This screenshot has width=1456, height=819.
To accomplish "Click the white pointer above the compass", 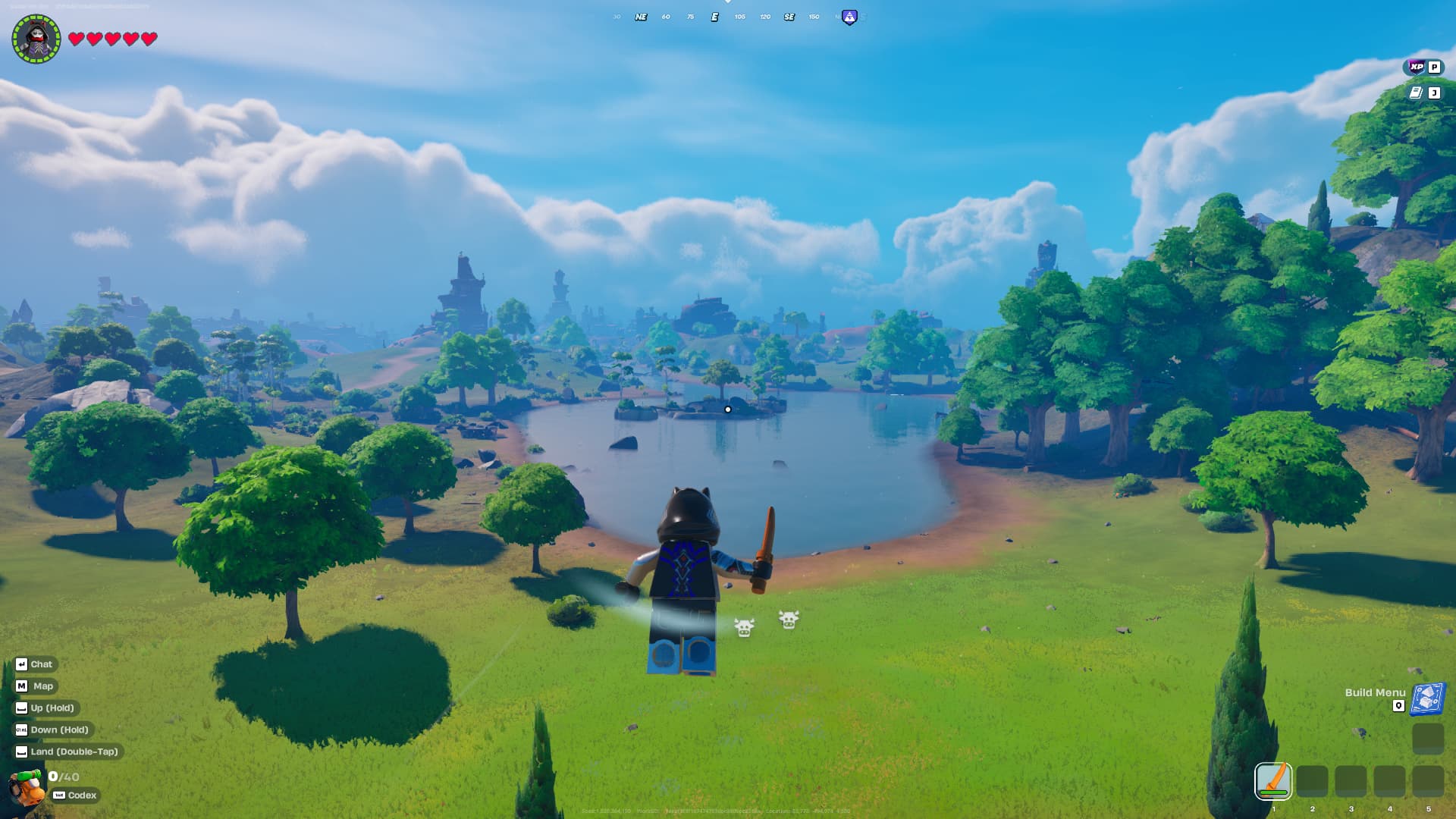I will point(729,4).
